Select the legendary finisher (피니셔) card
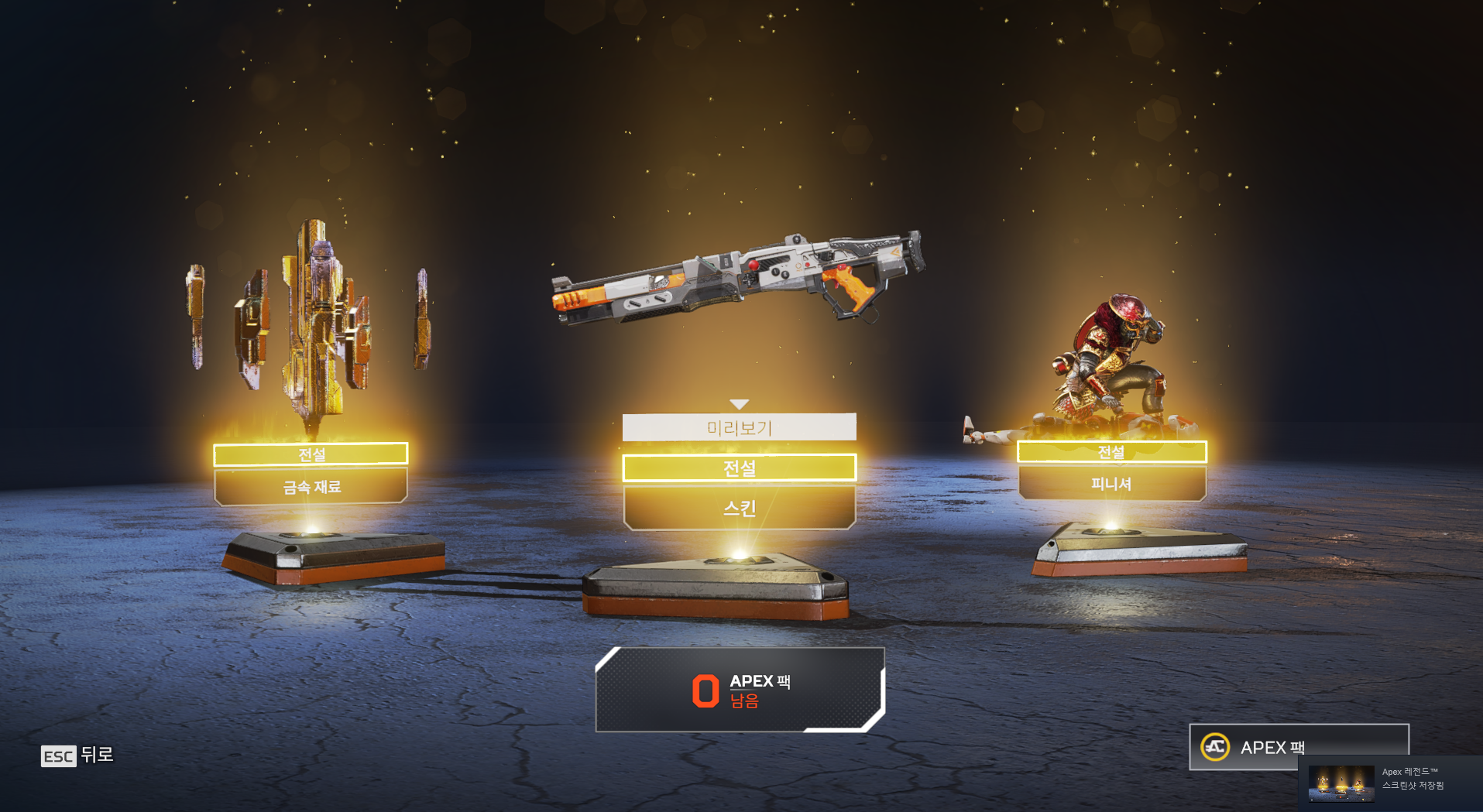The height and width of the screenshot is (812, 1483). pyautogui.click(x=1111, y=484)
